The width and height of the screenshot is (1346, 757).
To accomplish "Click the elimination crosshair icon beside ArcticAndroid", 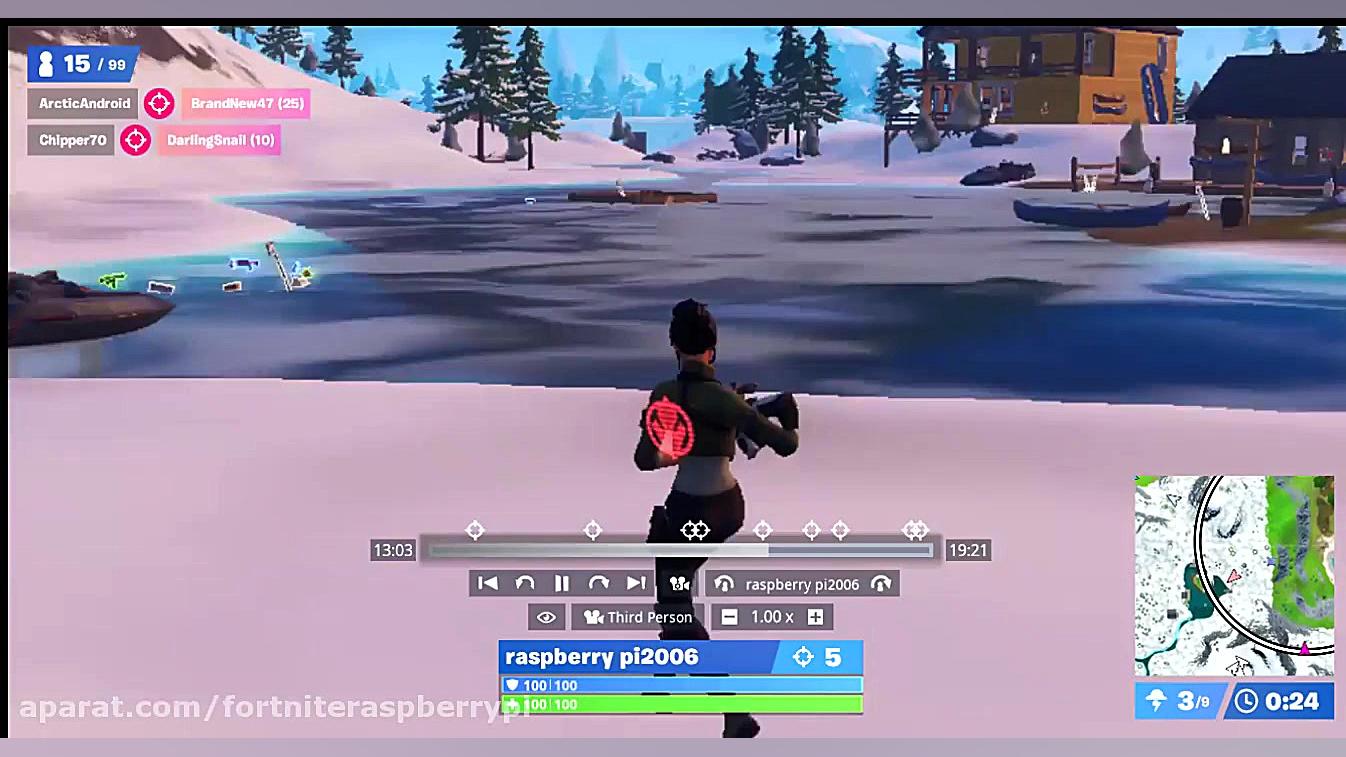I will pyautogui.click(x=159, y=103).
